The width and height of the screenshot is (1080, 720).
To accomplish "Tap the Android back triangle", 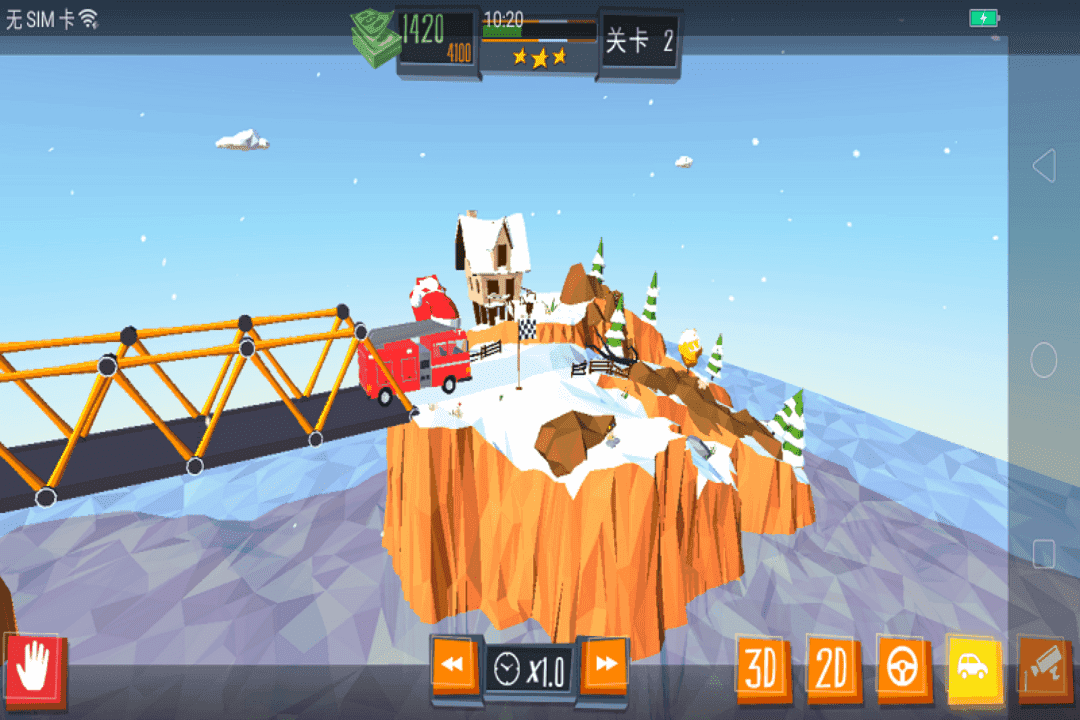I will click(x=1044, y=166).
